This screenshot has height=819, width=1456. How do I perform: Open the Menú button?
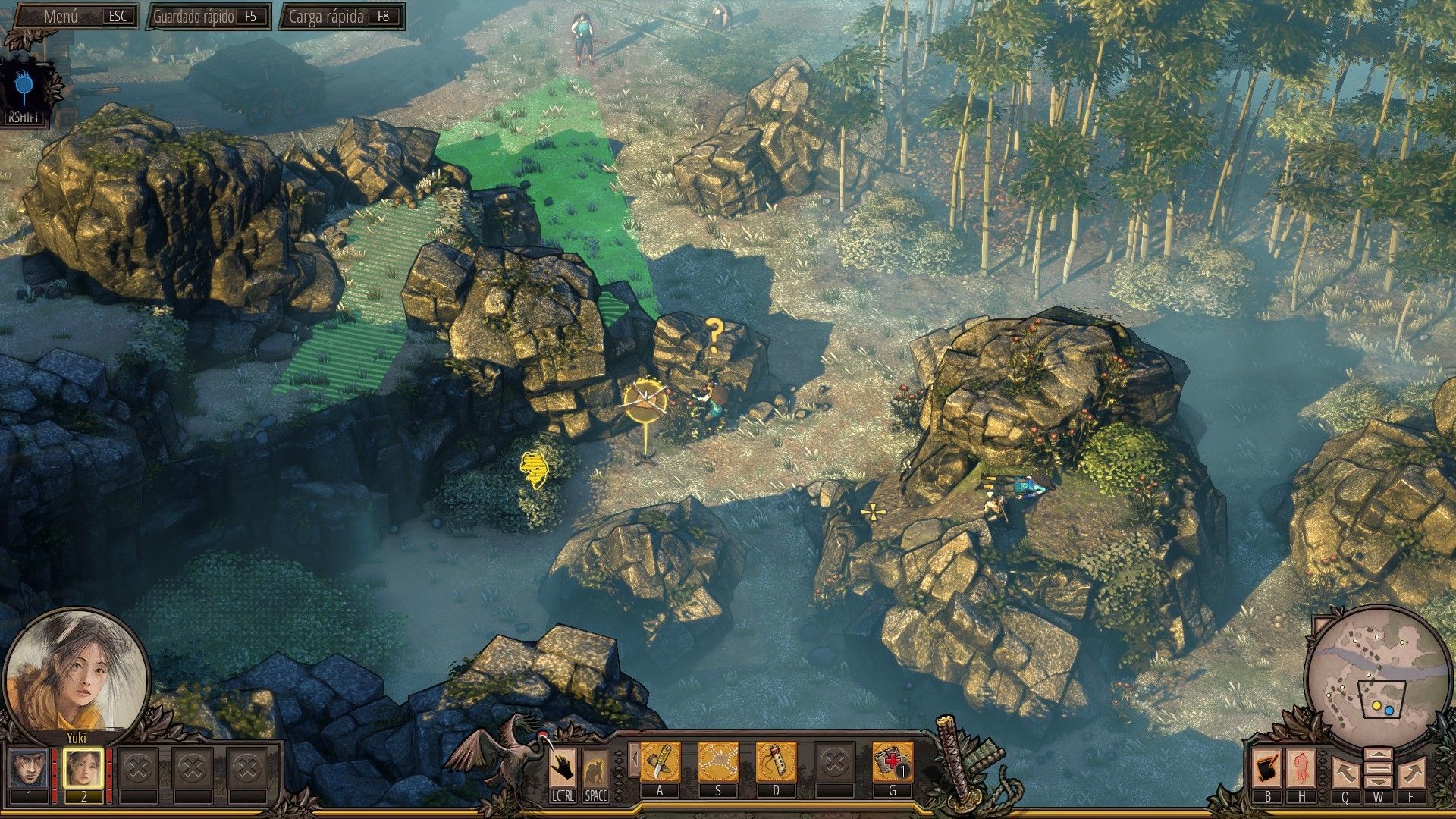click(72, 16)
